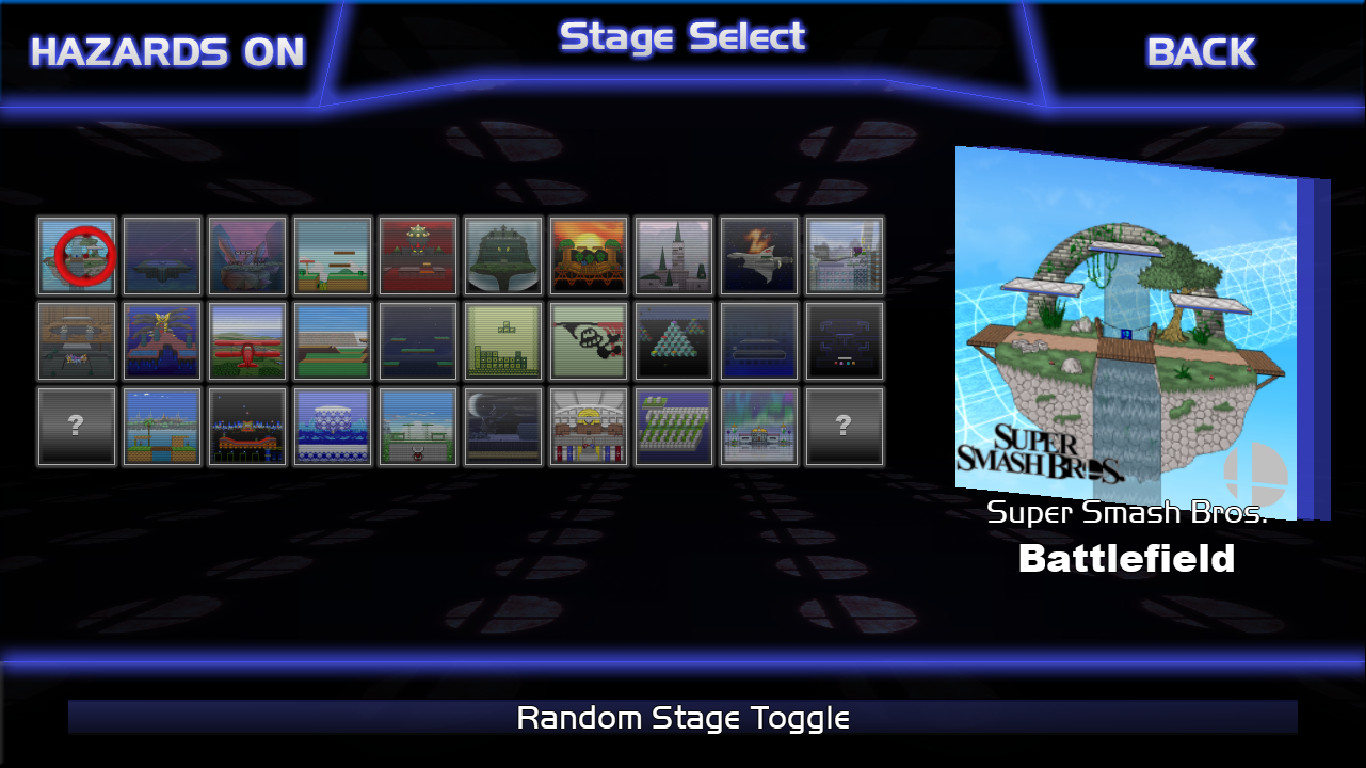Select the icy triangle mountain stage icon

tap(674, 341)
